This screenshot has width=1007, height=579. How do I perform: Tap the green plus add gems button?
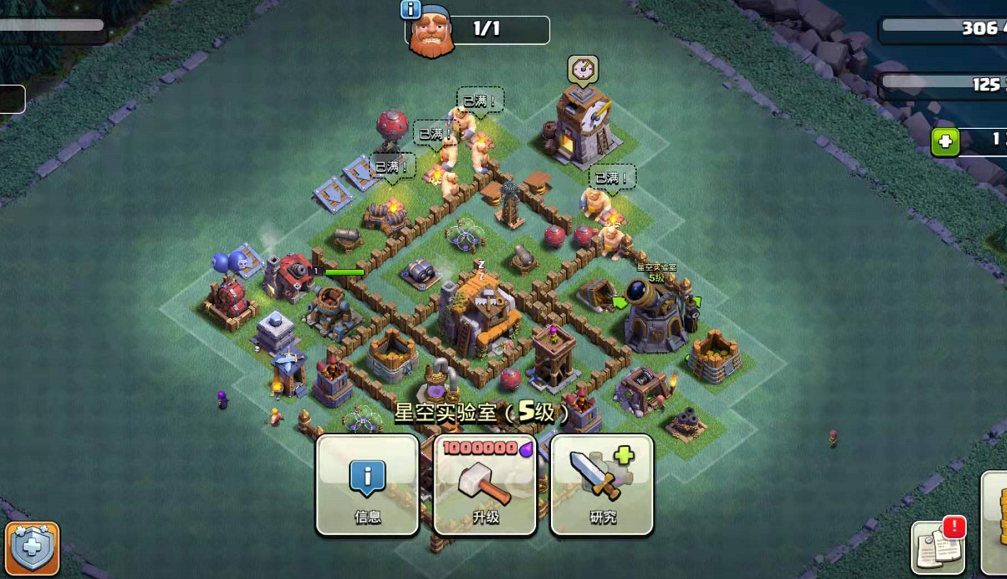[x=945, y=142]
